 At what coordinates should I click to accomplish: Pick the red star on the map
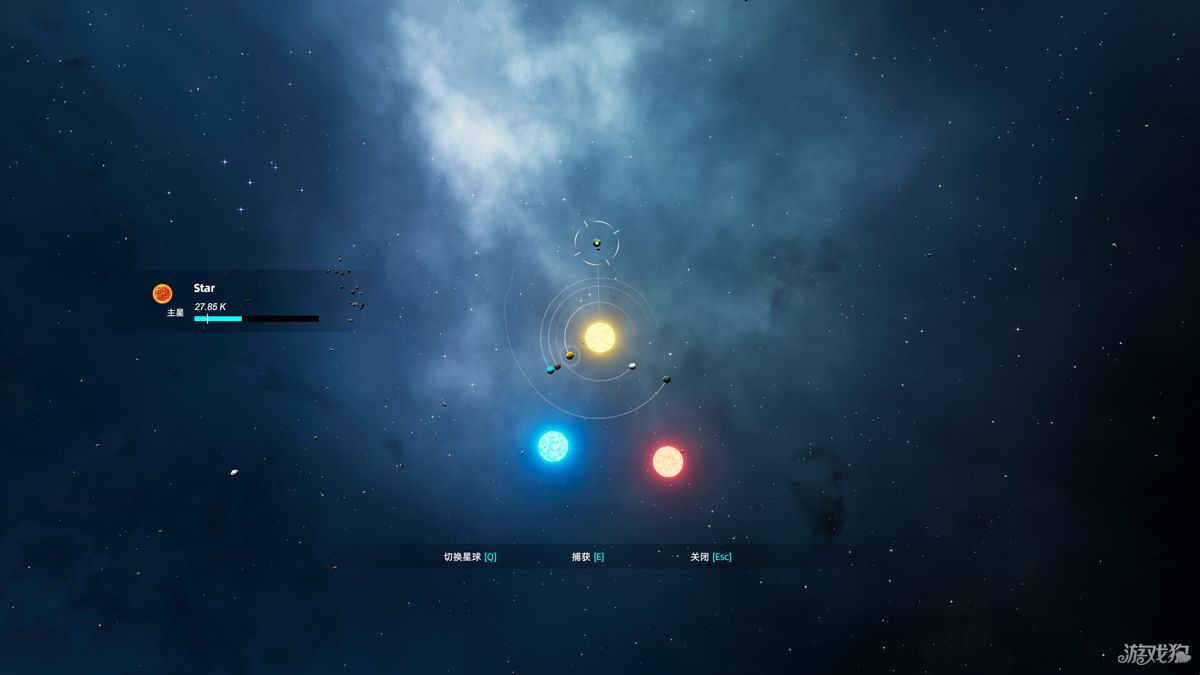(667, 461)
